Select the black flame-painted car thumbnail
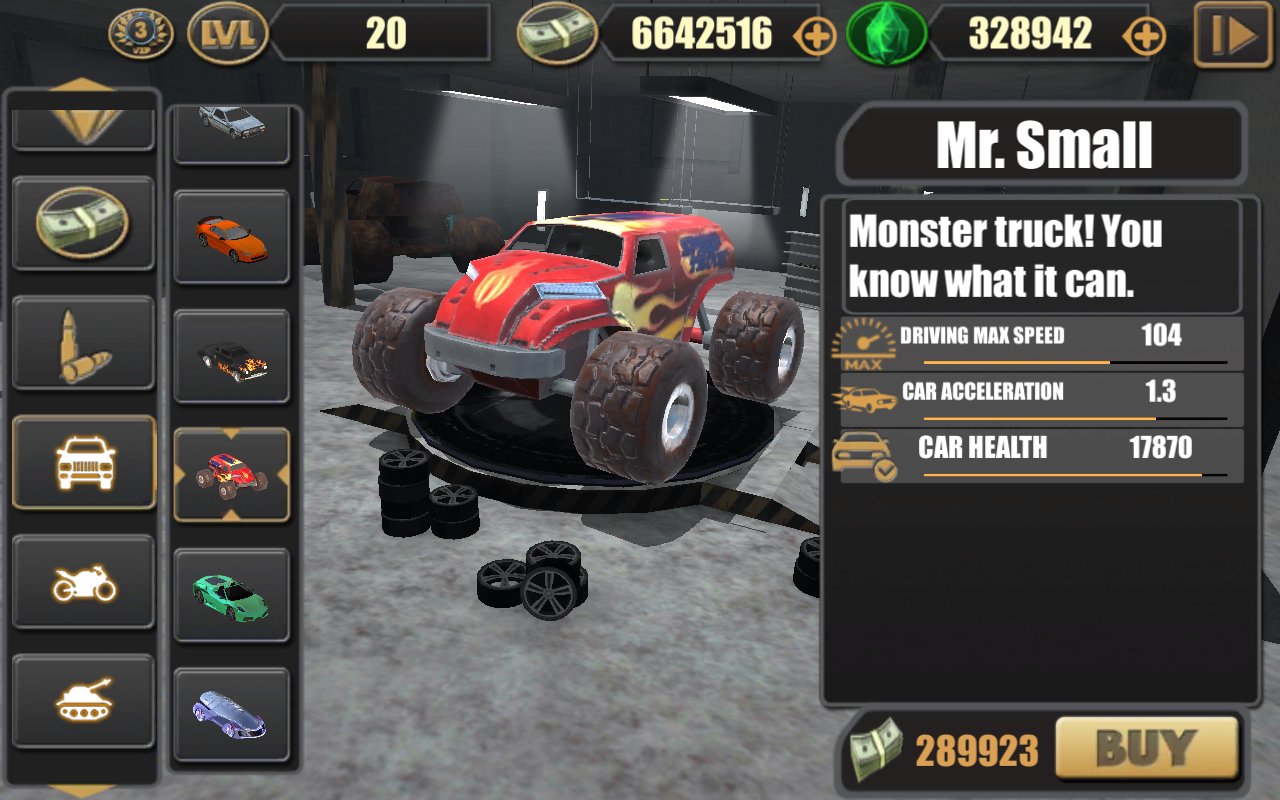This screenshot has height=800, width=1280. tap(231, 356)
